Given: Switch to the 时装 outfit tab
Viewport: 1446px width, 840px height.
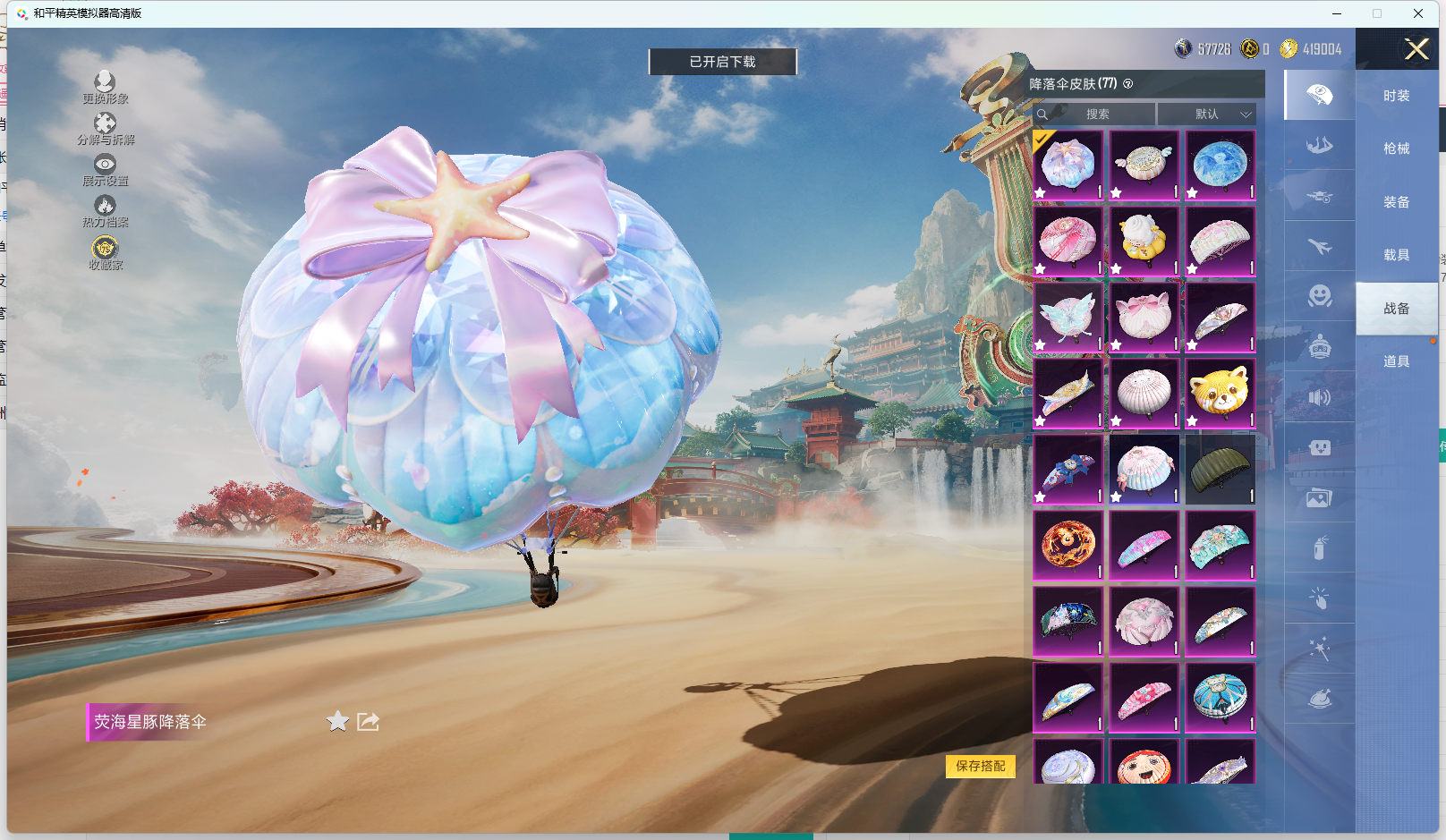Looking at the screenshot, I should [x=1396, y=96].
